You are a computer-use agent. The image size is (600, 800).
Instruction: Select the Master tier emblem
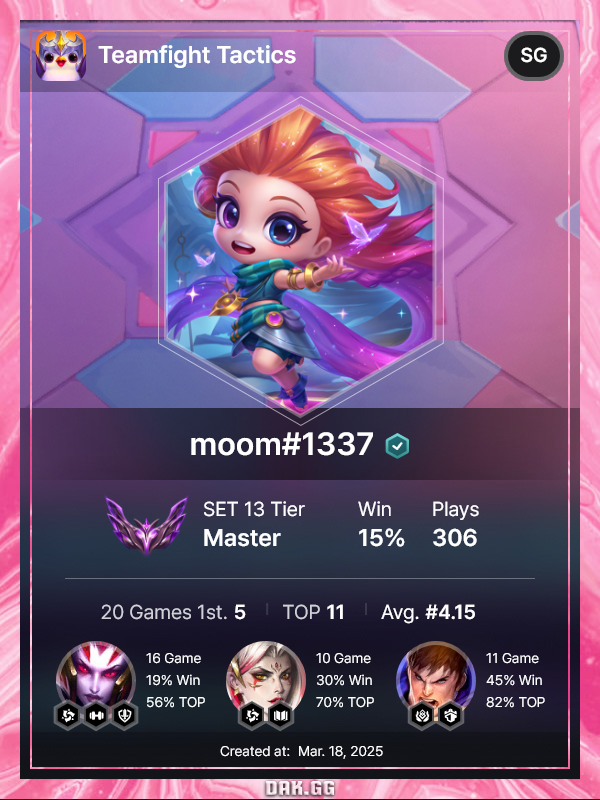[146, 525]
